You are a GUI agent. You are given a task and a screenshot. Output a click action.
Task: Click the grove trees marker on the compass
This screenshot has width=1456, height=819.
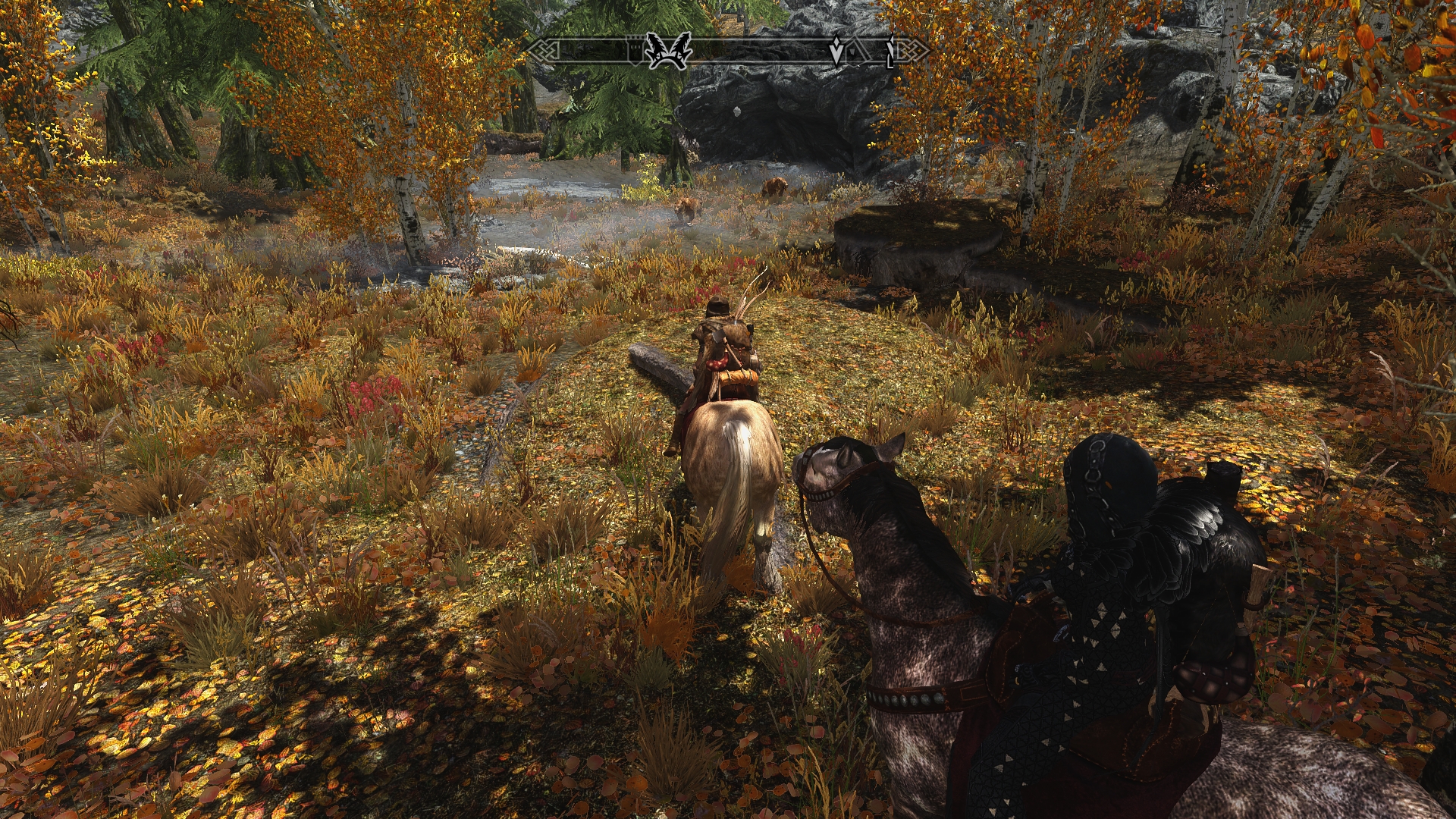pyautogui.click(x=668, y=51)
